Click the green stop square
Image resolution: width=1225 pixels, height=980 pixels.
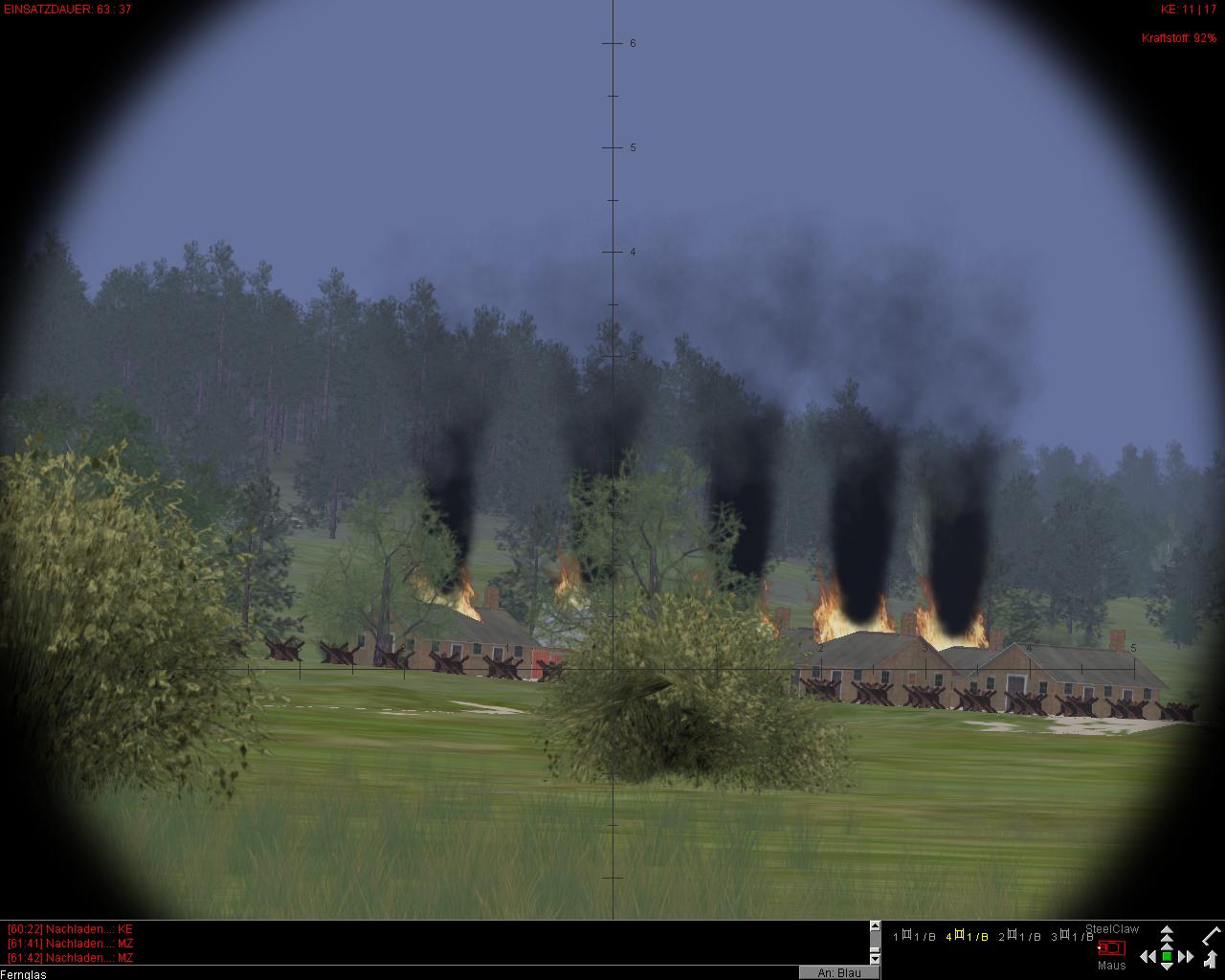pyautogui.click(x=1167, y=956)
